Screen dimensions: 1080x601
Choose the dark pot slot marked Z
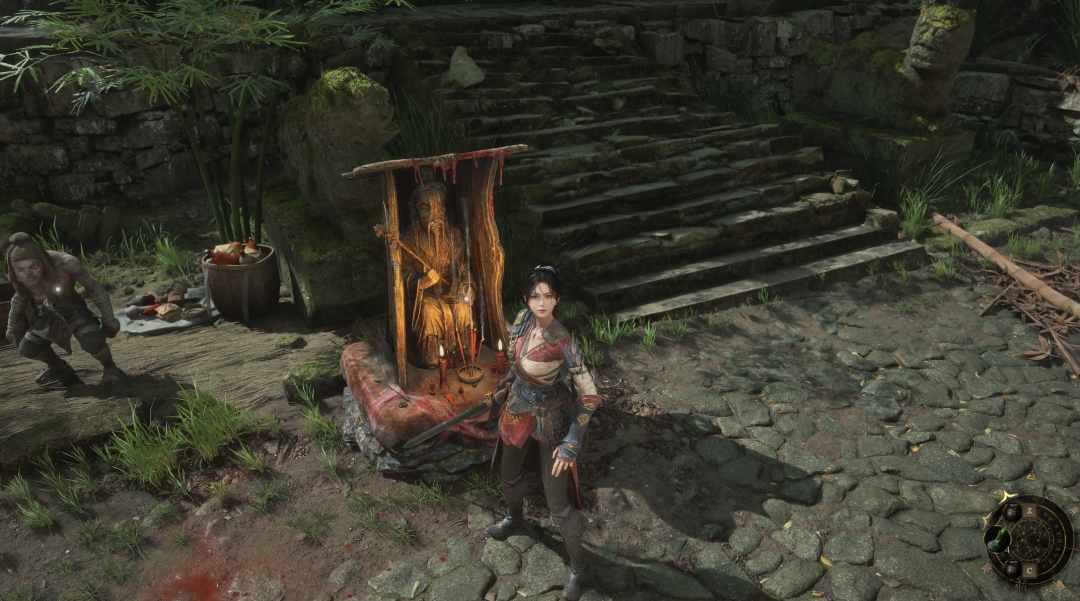[1013, 511]
